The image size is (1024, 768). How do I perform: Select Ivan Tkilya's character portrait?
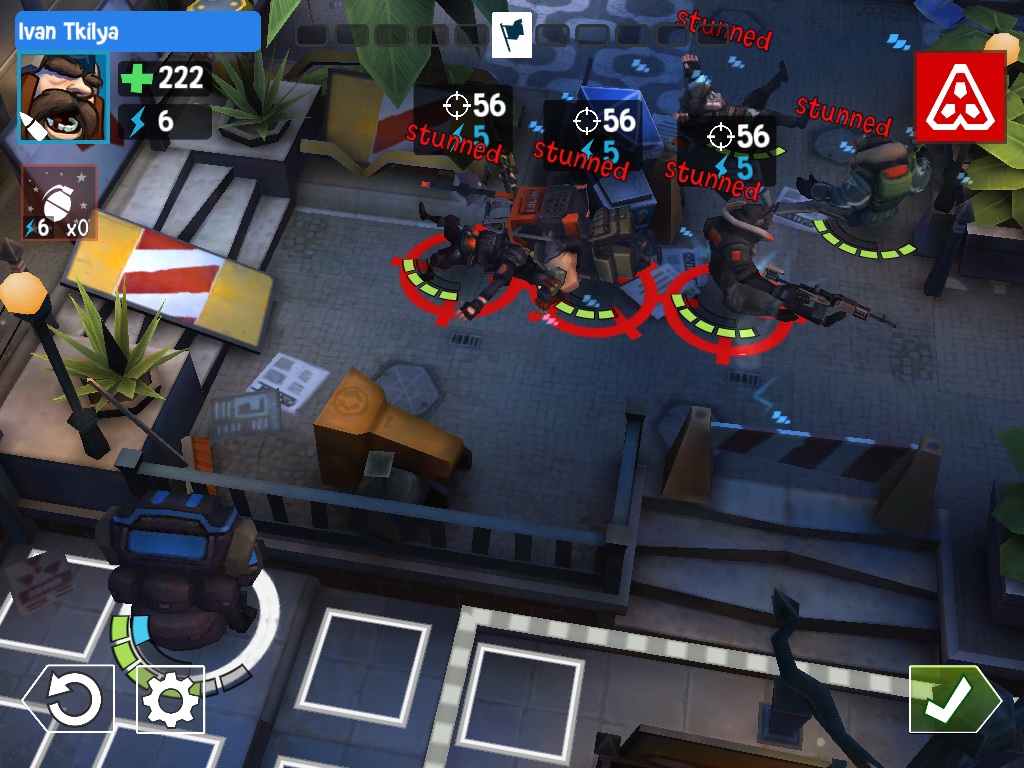click(x=62, y=98)
